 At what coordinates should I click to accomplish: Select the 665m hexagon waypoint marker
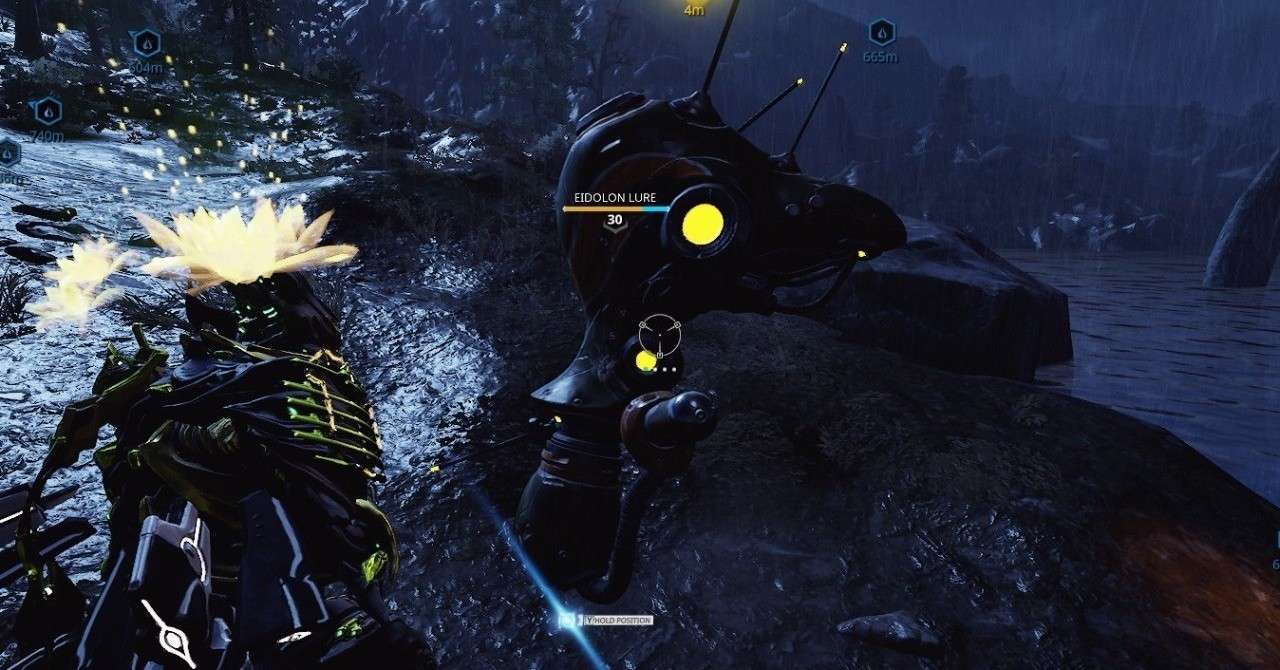point(880,32)
